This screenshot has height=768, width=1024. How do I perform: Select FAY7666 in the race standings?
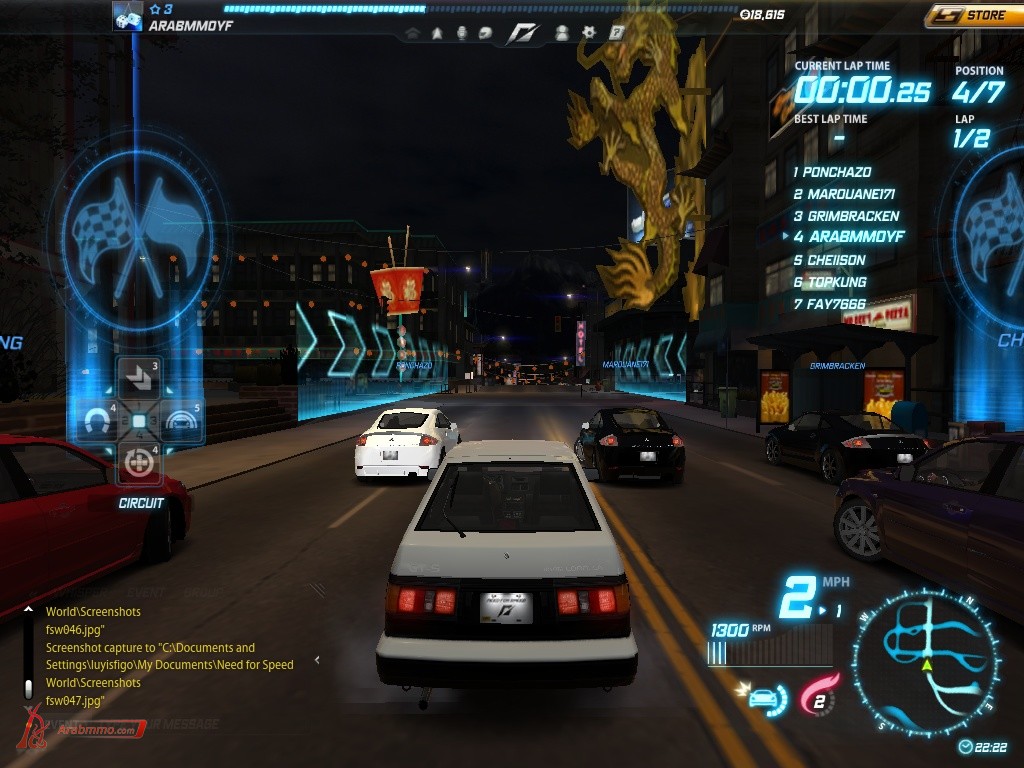coord(836,304)
